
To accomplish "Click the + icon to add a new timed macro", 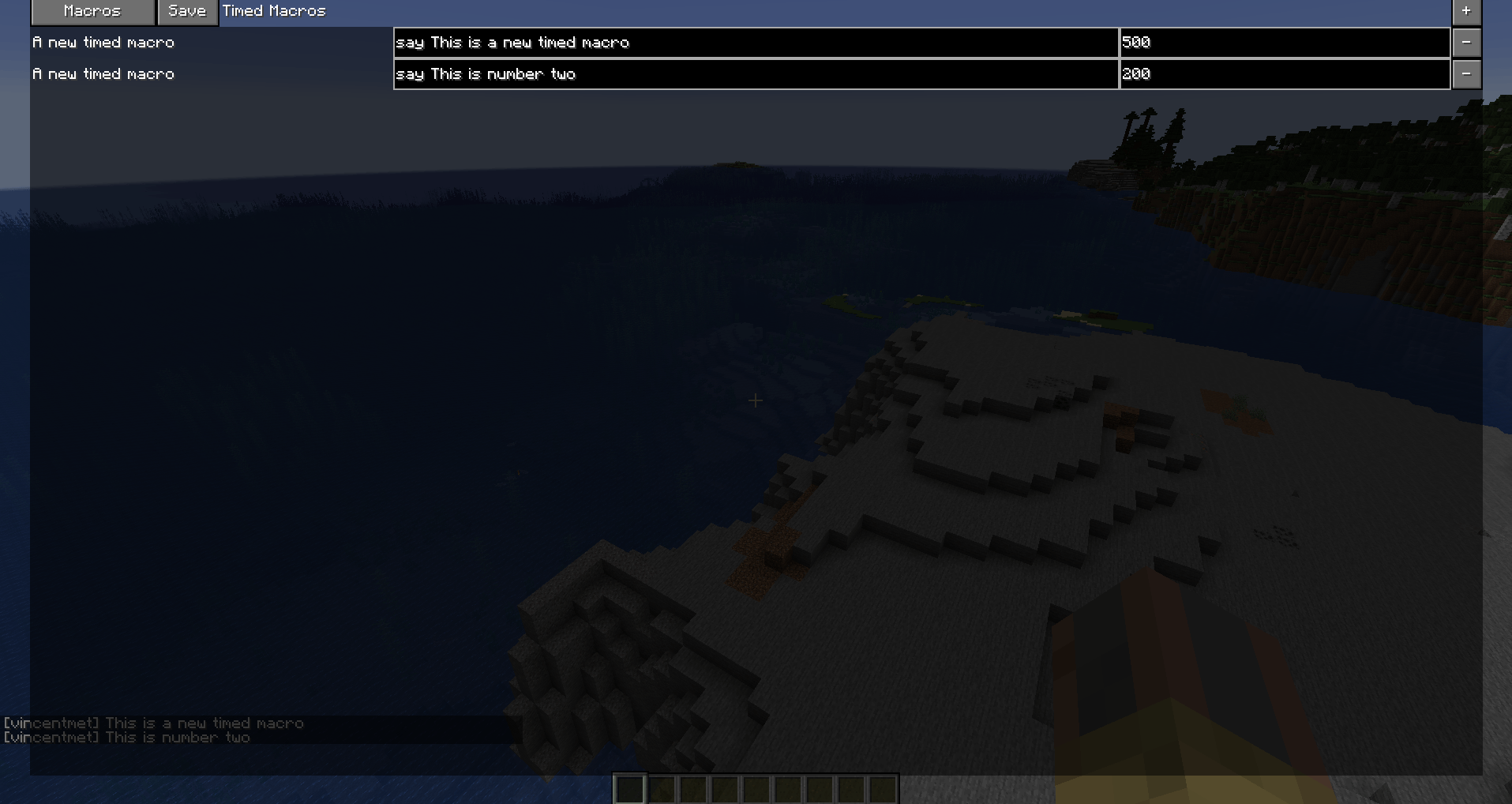I will click(1467, 11).
